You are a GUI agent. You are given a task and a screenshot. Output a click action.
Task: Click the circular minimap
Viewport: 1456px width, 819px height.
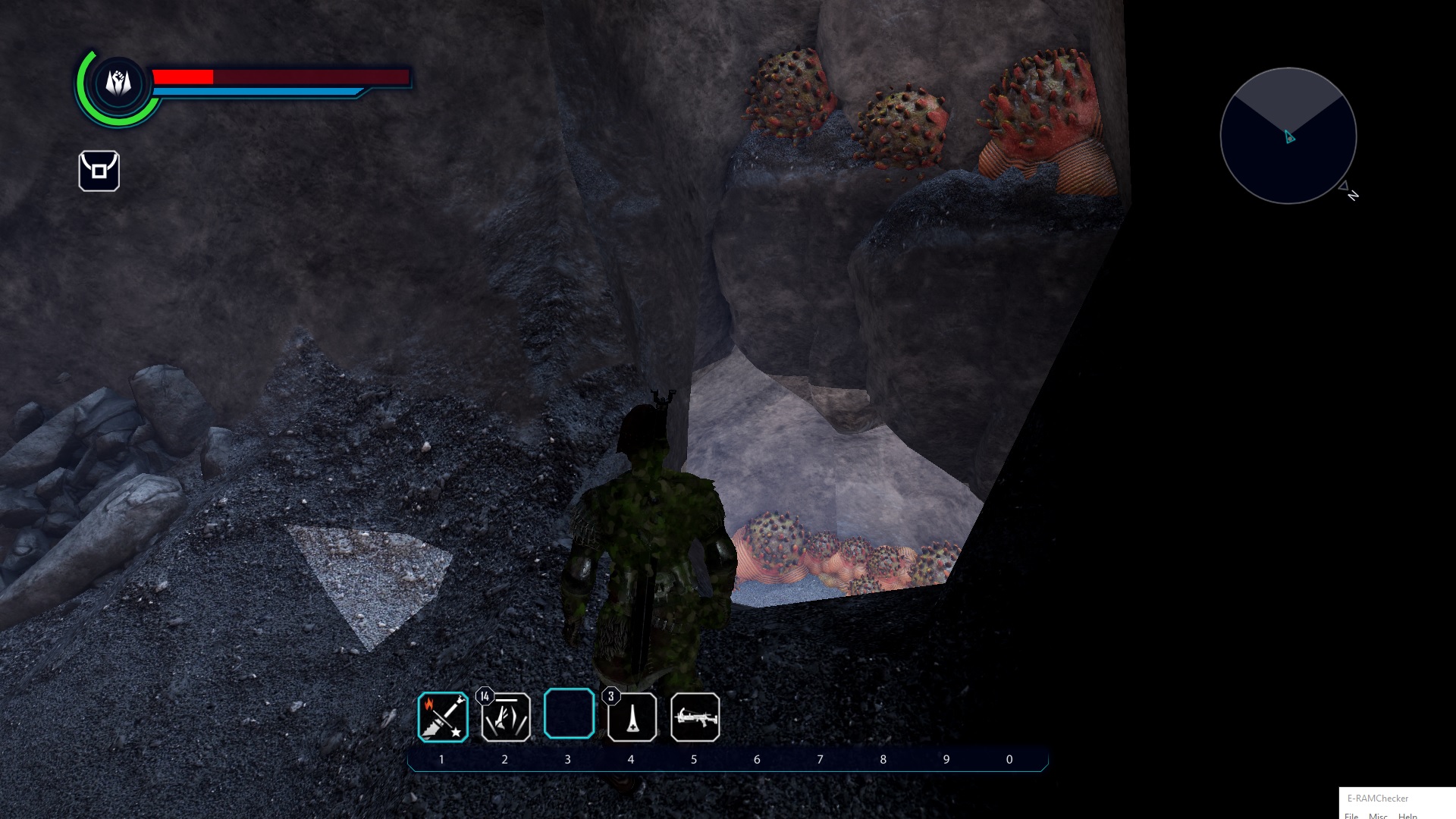tap(1288, 136)
